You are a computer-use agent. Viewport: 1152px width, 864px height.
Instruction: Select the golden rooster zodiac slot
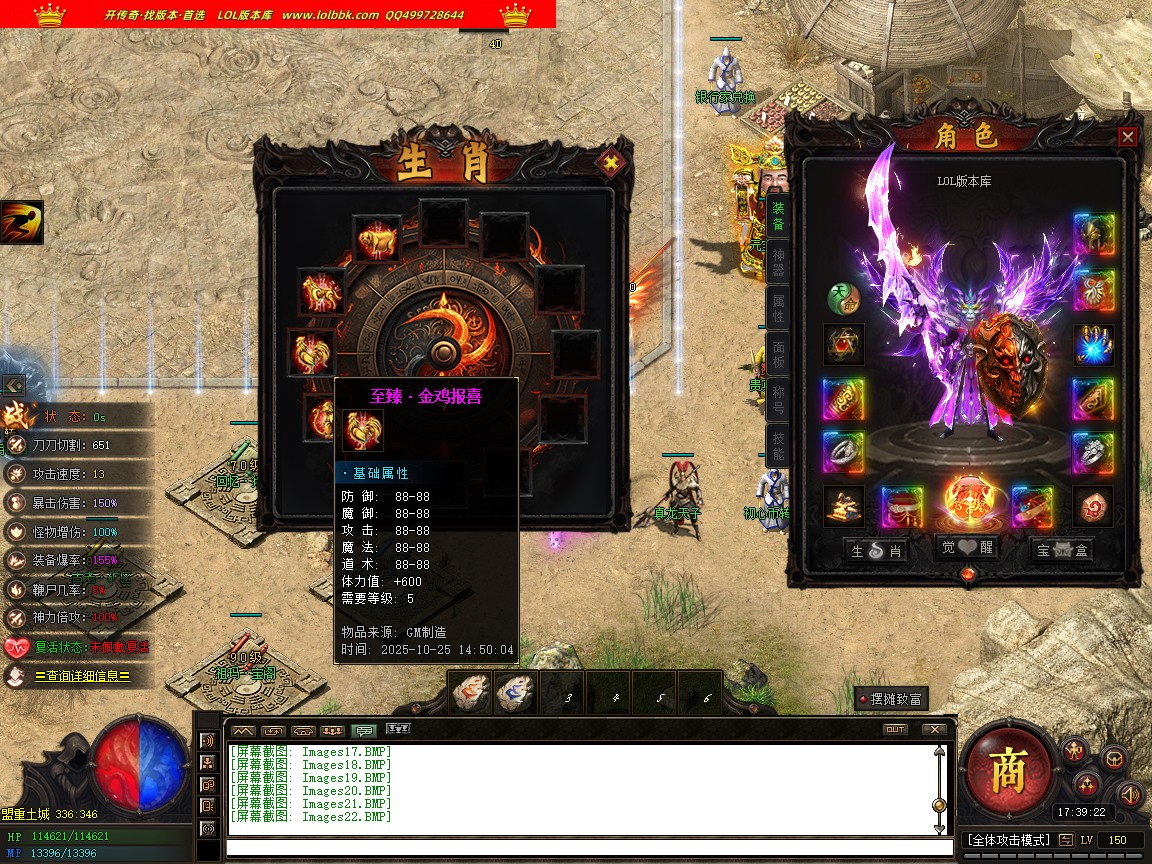coord(309,353)
